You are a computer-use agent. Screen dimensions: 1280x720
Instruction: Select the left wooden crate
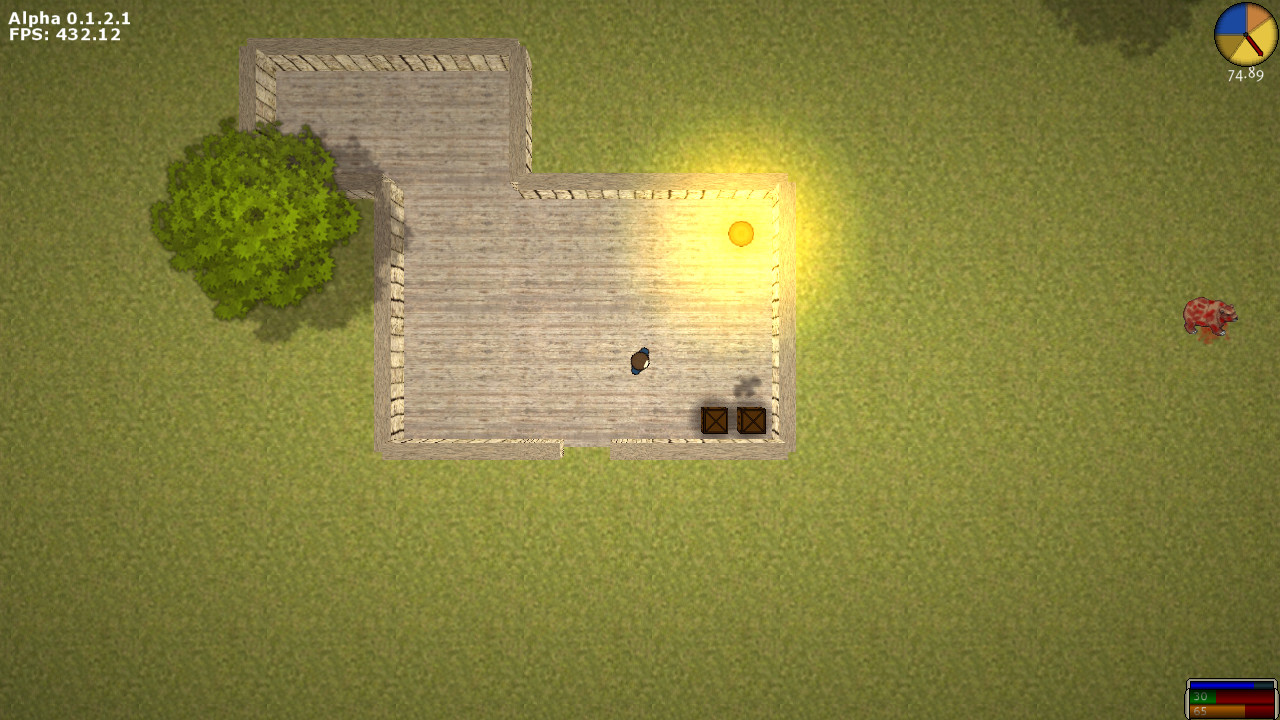point(714,420)
